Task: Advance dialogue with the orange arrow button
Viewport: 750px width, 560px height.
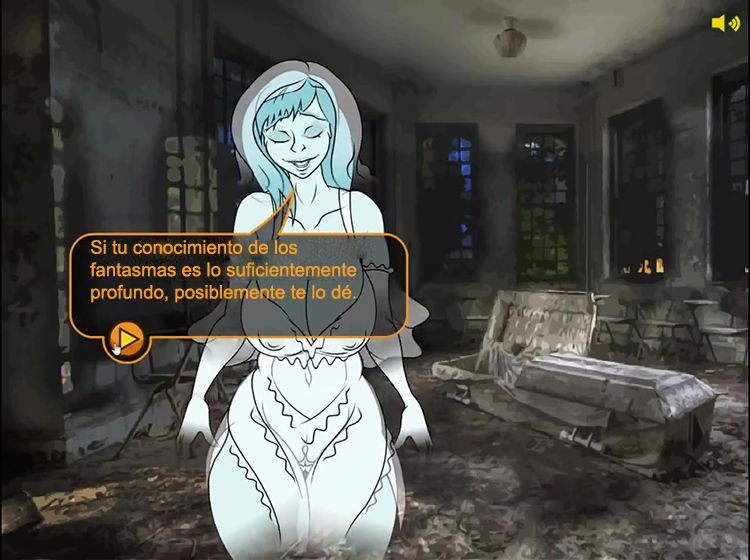Action: point(126,337)
